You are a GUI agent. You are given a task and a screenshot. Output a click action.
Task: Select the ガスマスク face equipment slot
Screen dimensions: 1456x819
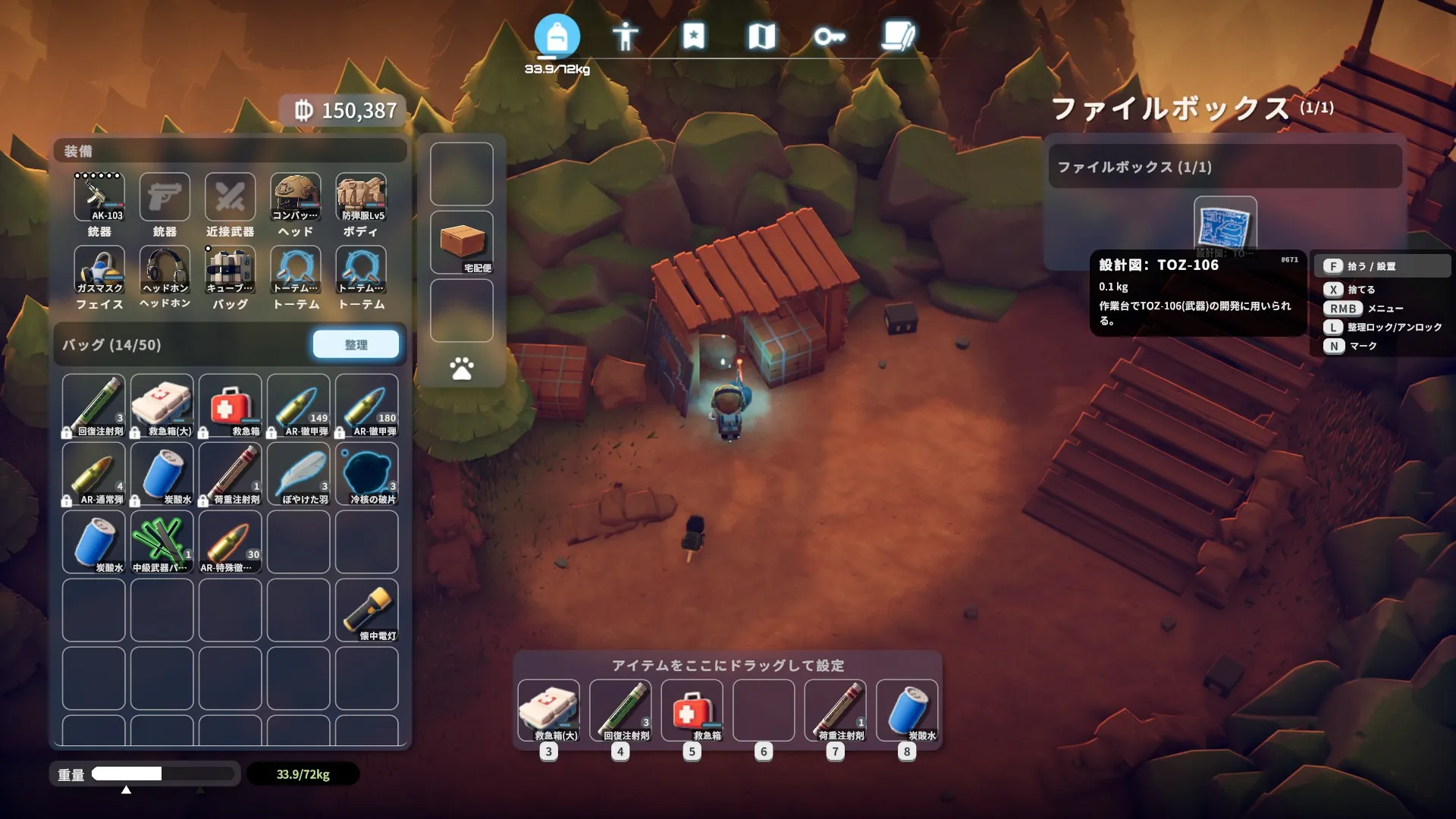click(x=99, y=271)
